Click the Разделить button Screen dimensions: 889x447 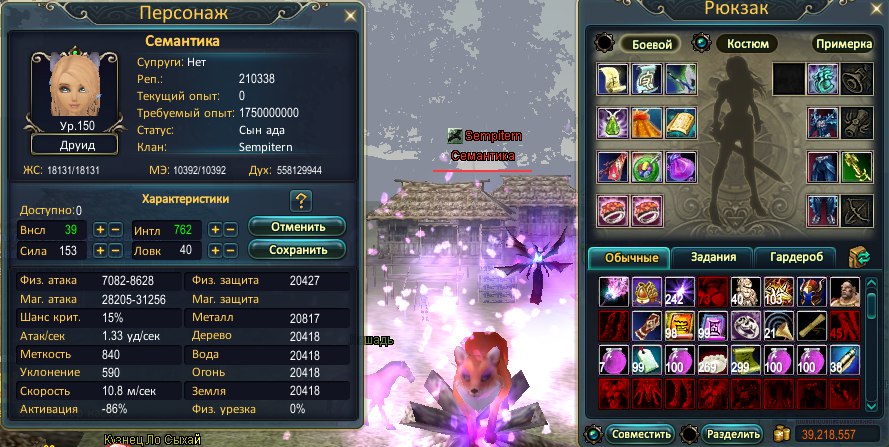click(x=730, y=435)
